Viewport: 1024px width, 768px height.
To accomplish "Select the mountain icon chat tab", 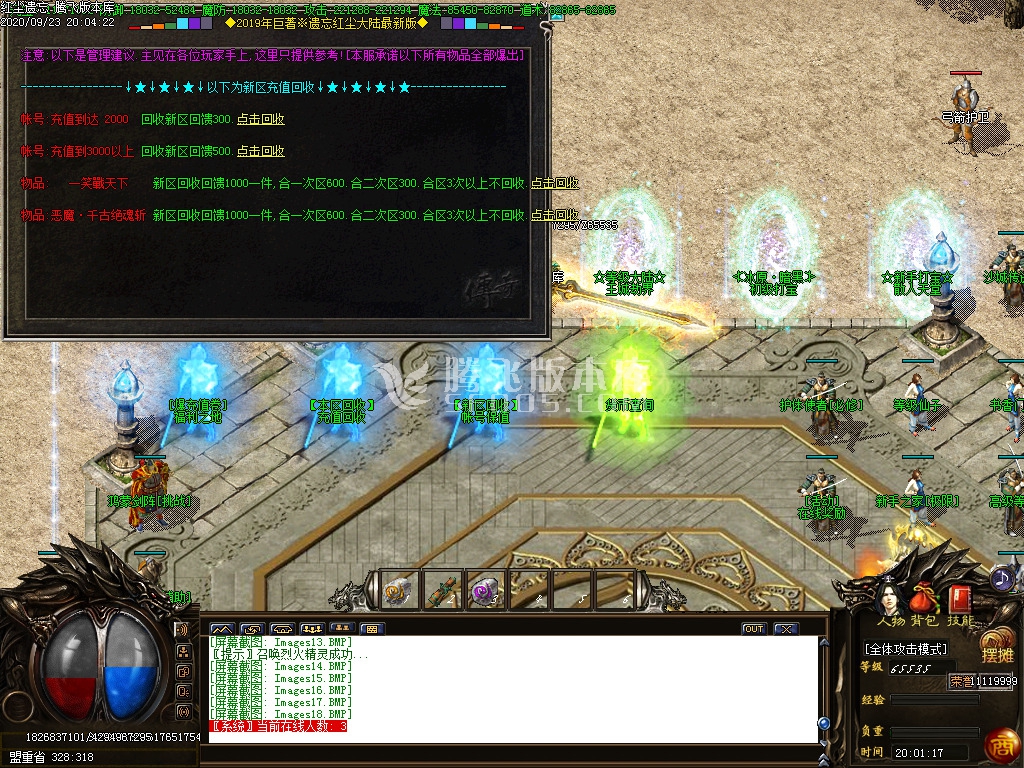I will click(x=222, y=629).
